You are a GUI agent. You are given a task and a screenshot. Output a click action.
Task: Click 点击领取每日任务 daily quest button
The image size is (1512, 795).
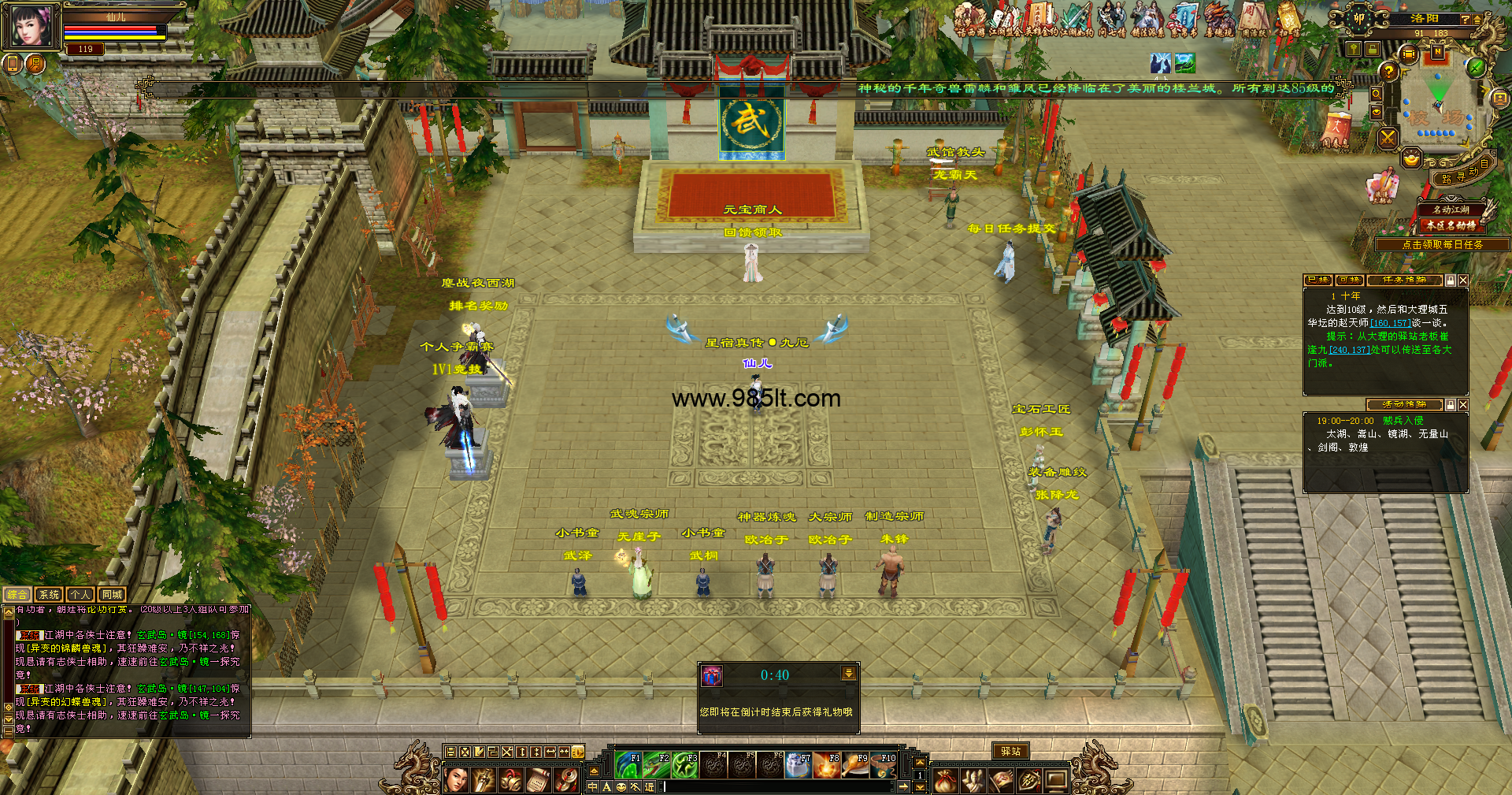[1442, 245]
